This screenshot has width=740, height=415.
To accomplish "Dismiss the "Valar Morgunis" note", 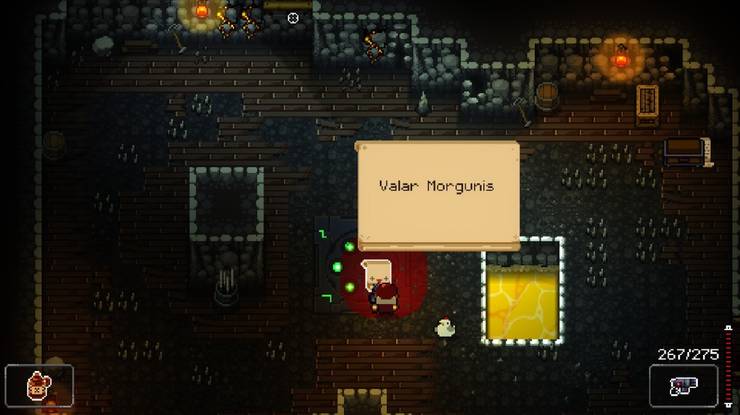I will [438, 194].
